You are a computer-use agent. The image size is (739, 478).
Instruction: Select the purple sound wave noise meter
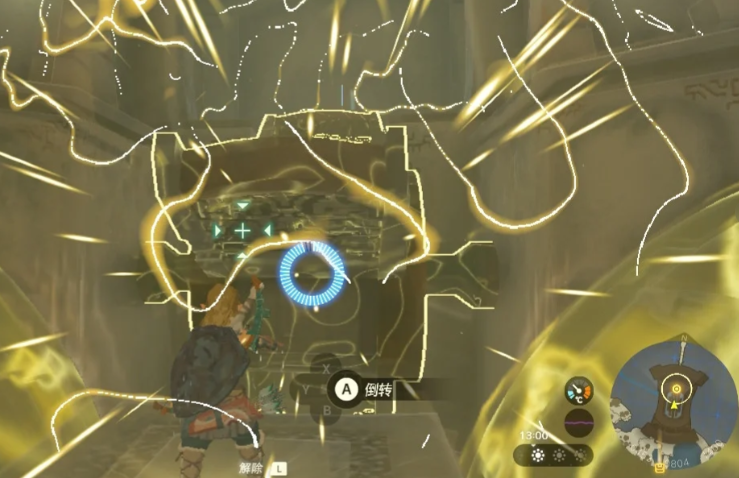578,421
